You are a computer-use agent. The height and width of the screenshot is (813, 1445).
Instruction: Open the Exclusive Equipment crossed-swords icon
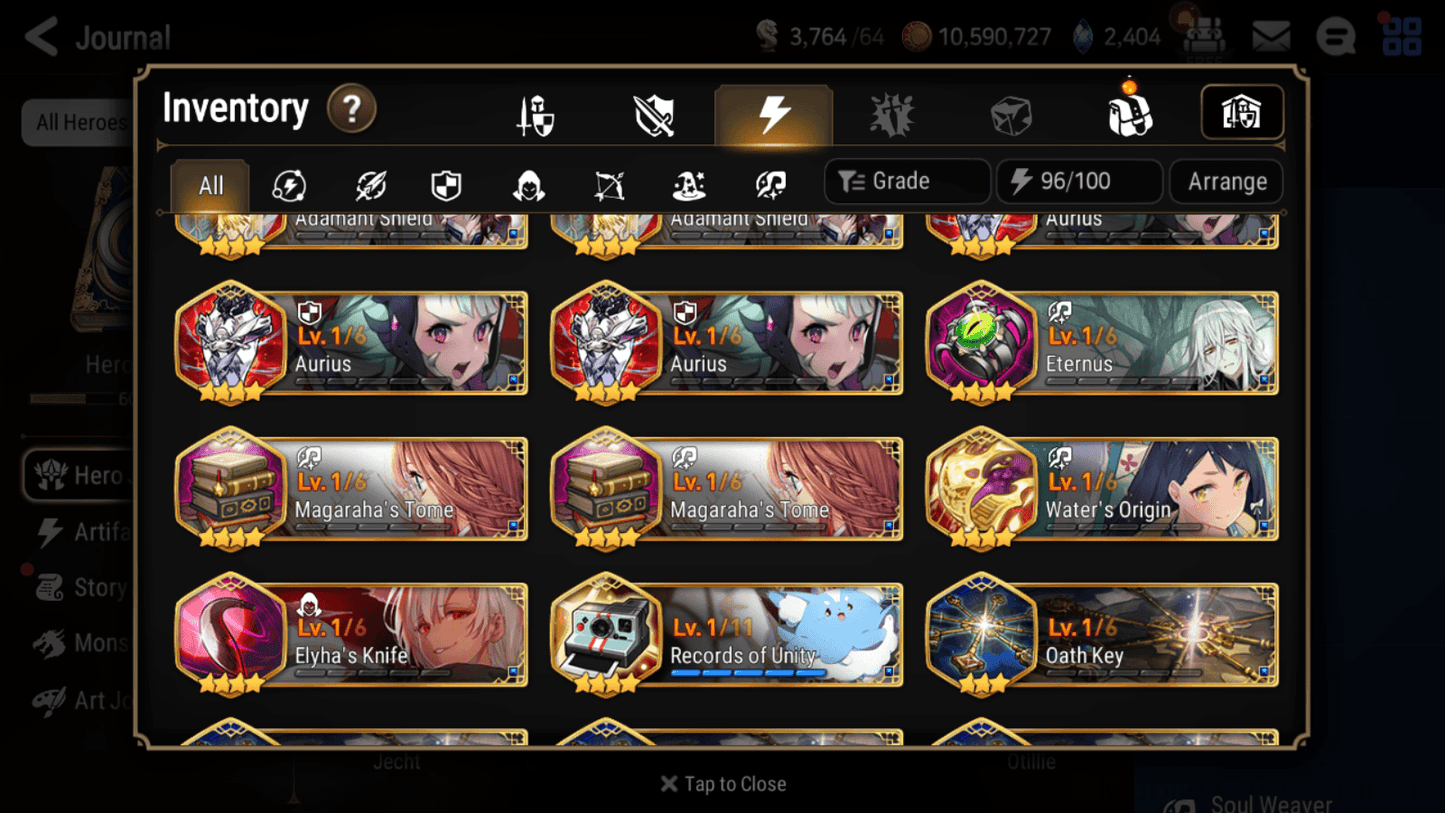tap(652, 114)
